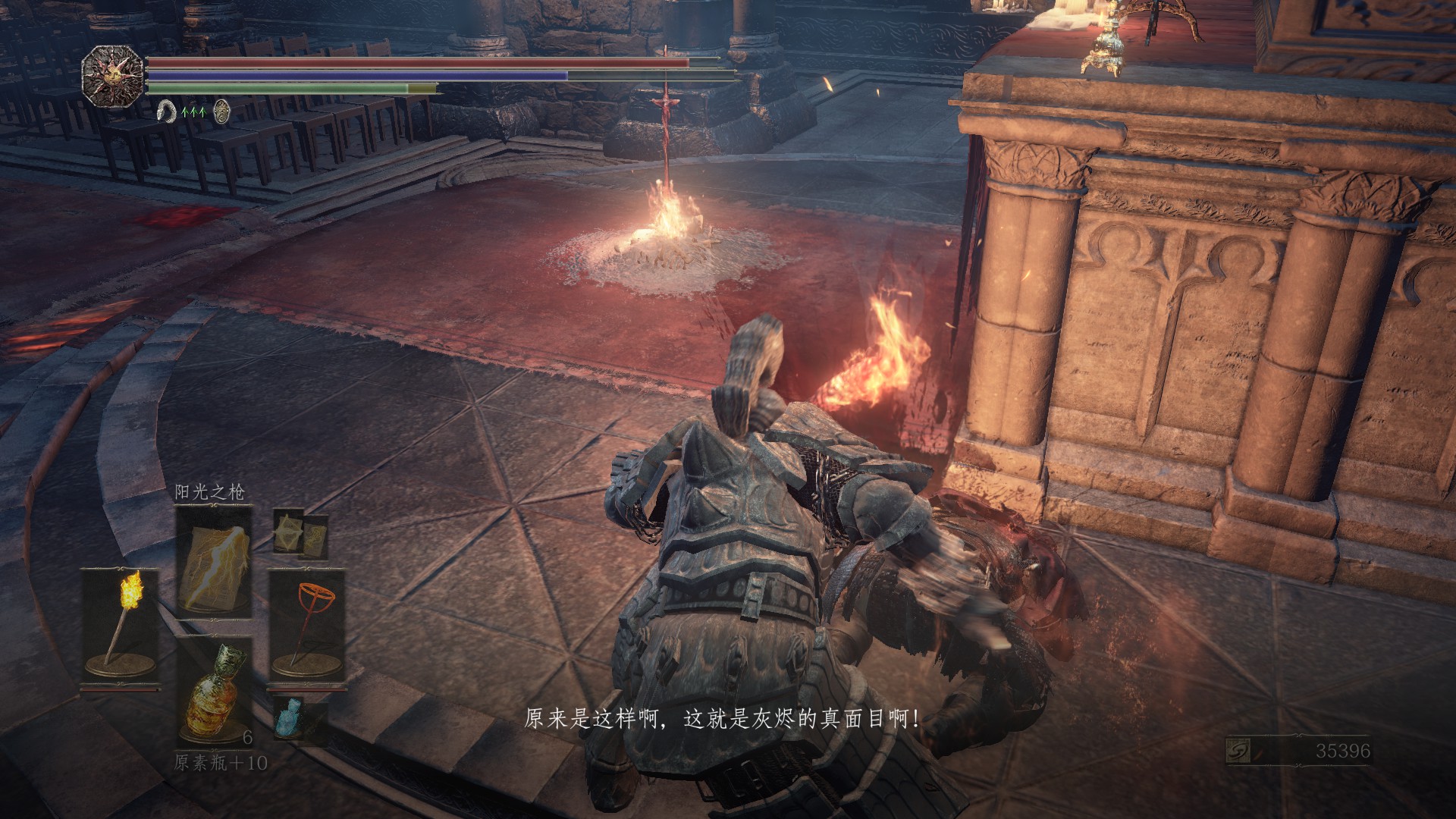Use the Estus Flask +10 item slot

[214, 692]
